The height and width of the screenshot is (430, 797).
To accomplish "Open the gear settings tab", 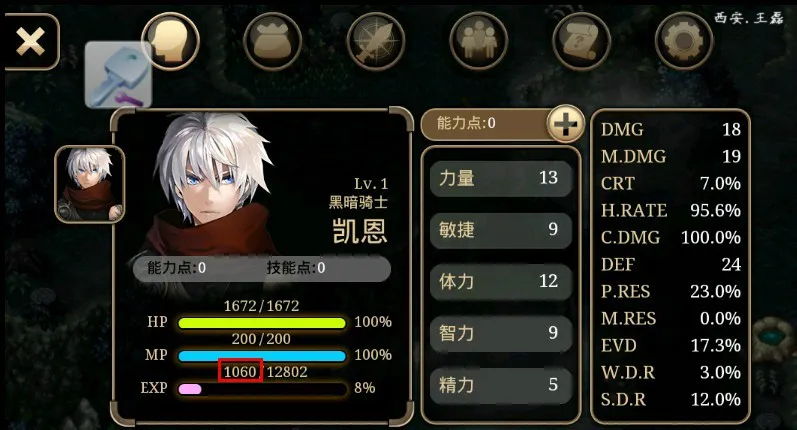I will coord(684,42).
